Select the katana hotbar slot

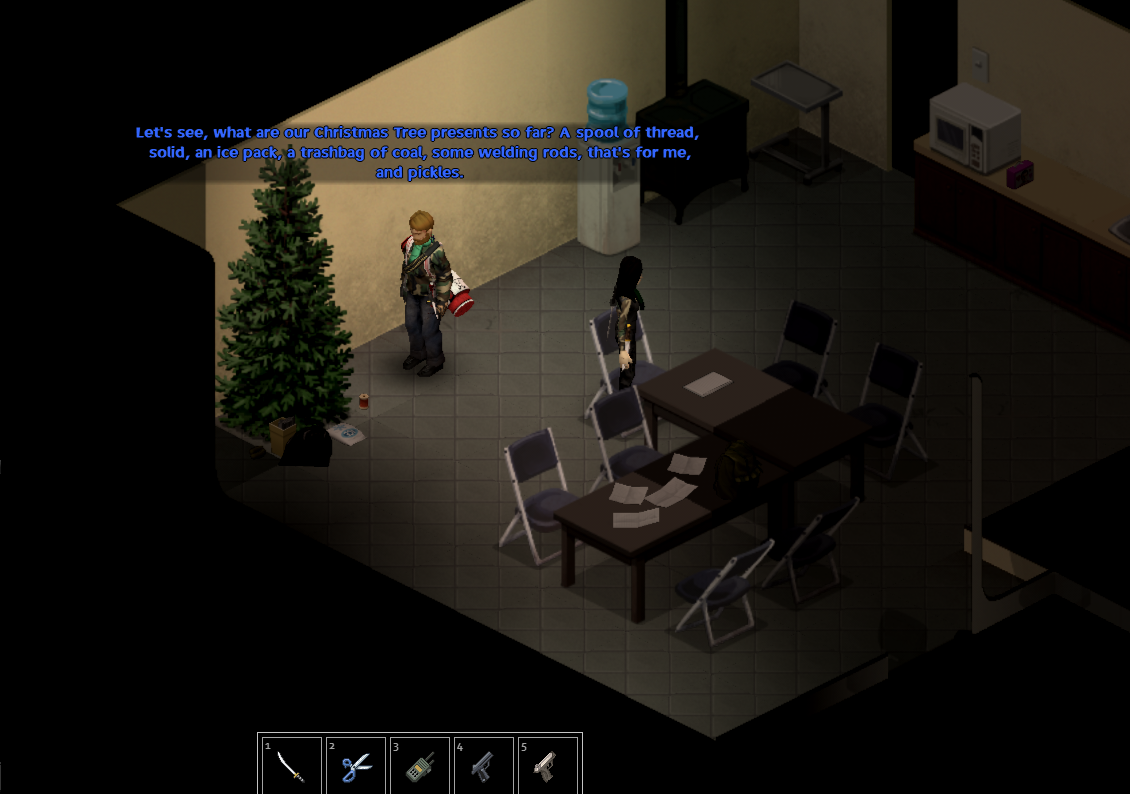click(x=291, y=766)
